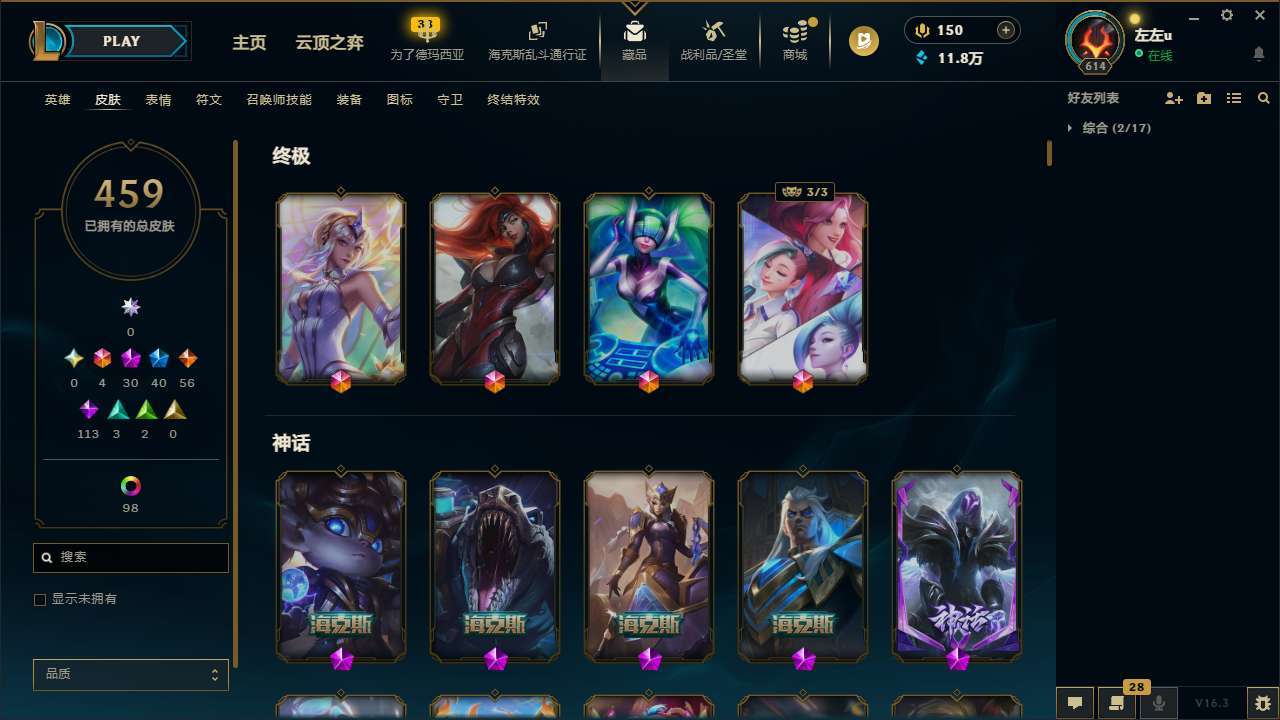
Task: Open the 品质 quality dropdown
Action: coord(130,674)
